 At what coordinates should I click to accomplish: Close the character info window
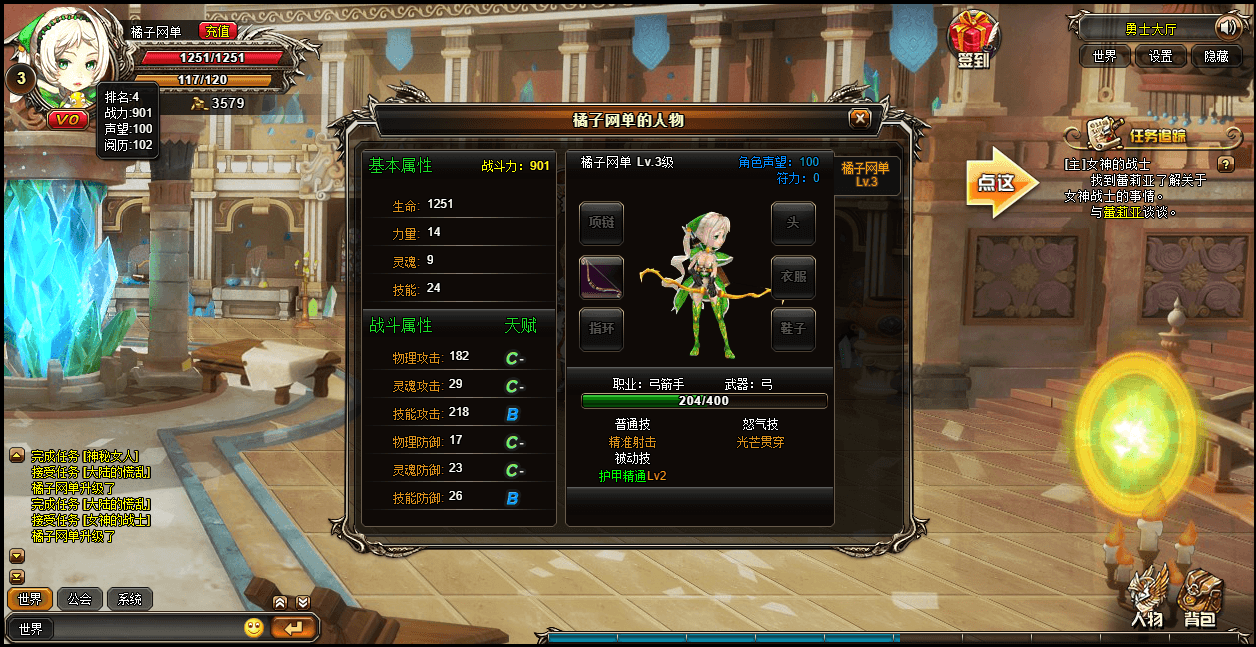coord(859,119)
